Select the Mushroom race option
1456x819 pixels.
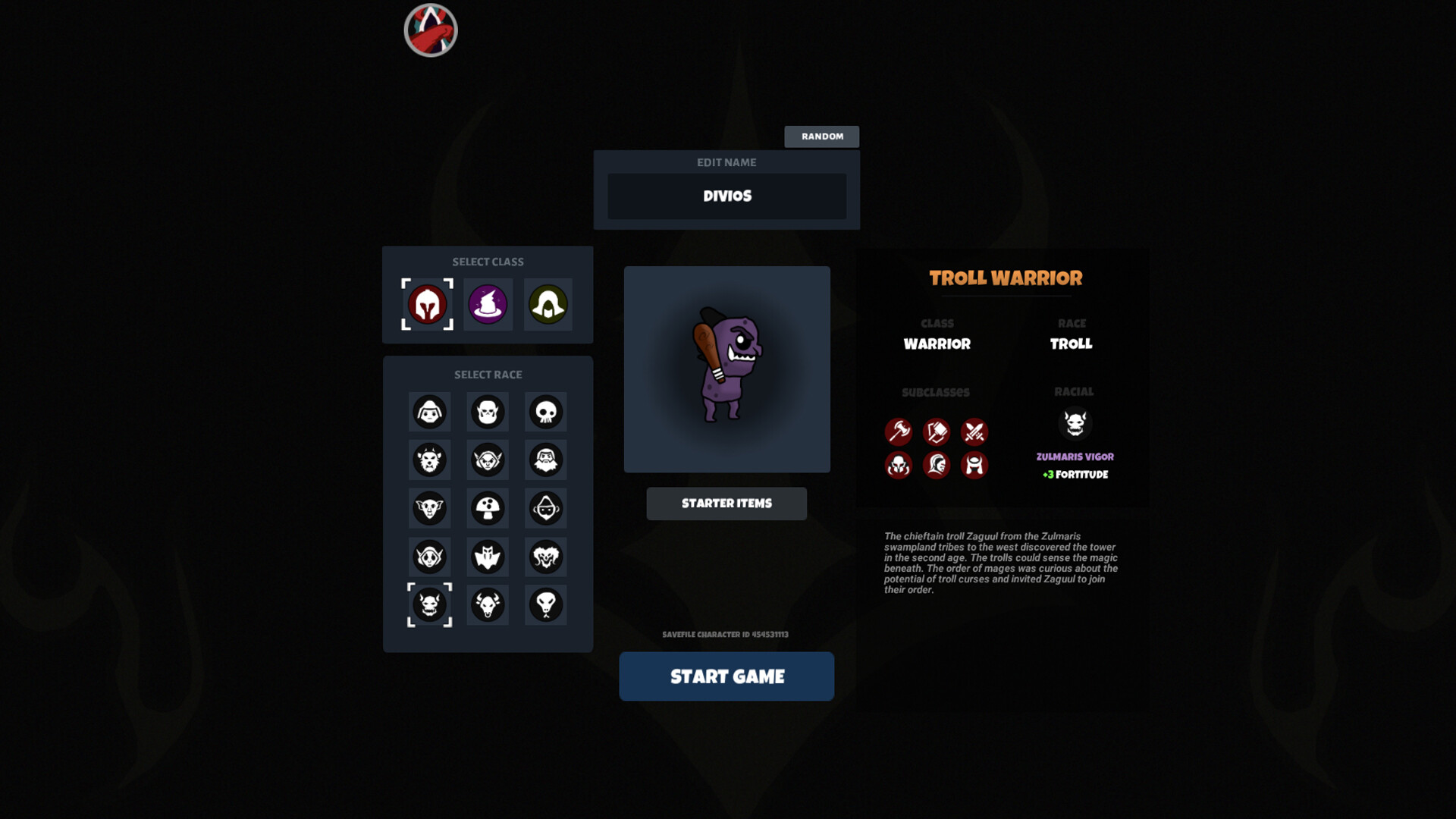[488, 508]
